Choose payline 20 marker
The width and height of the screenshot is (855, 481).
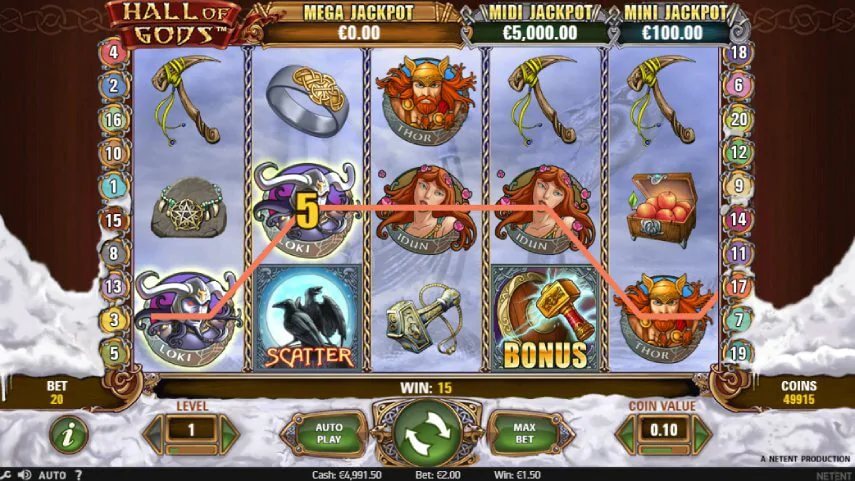[x=739, y=119]
